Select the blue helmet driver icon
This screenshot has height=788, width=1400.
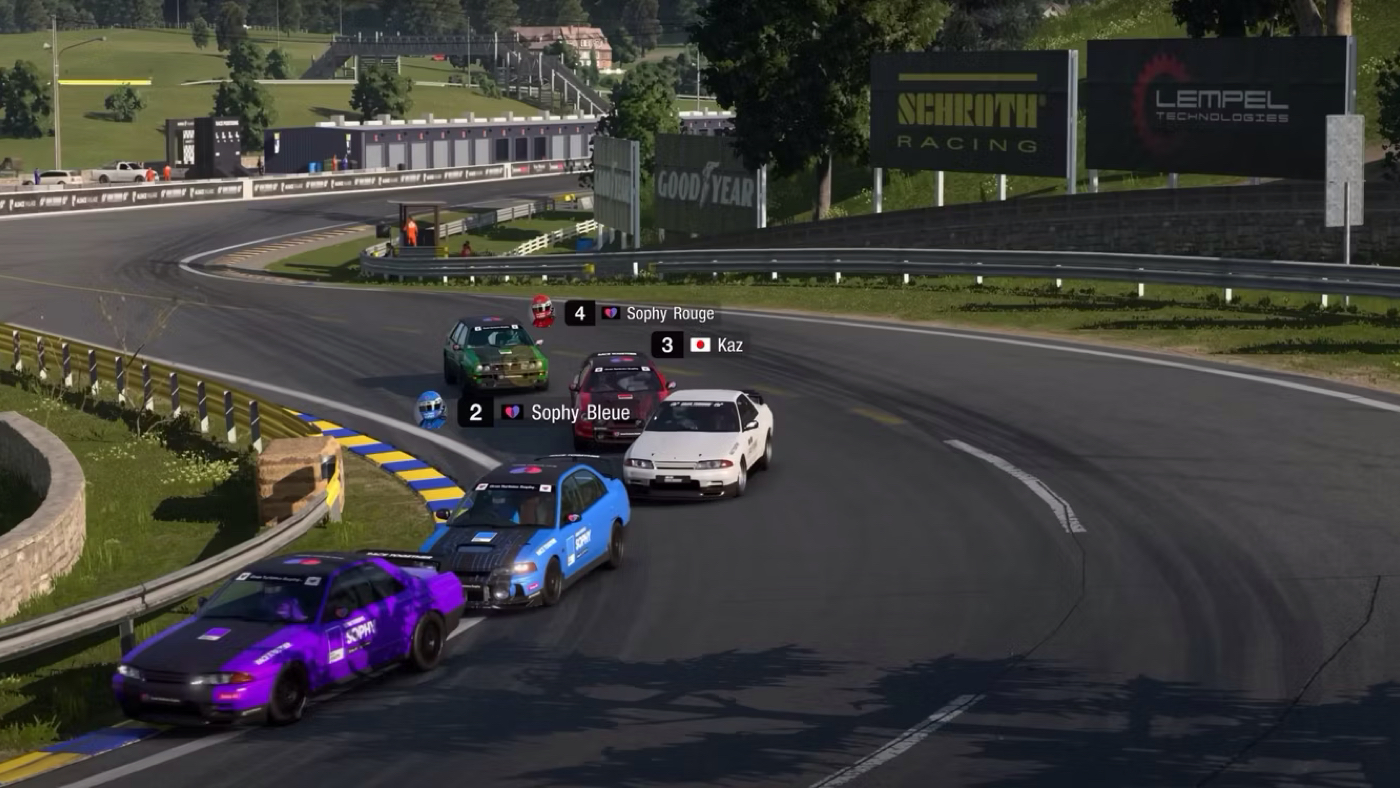[x=431, y=409]
